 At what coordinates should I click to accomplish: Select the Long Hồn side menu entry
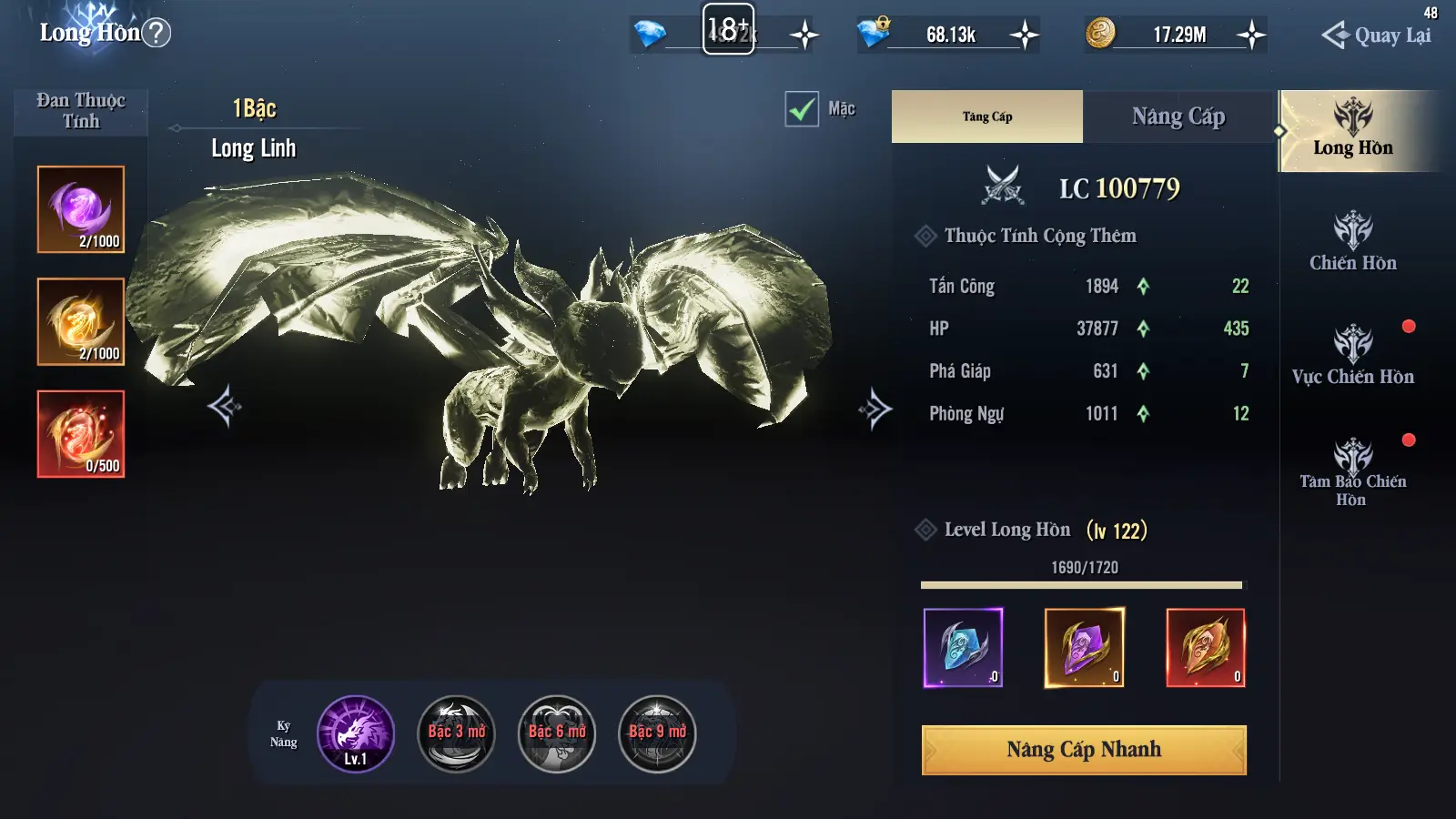click(x=1352, y=131)
